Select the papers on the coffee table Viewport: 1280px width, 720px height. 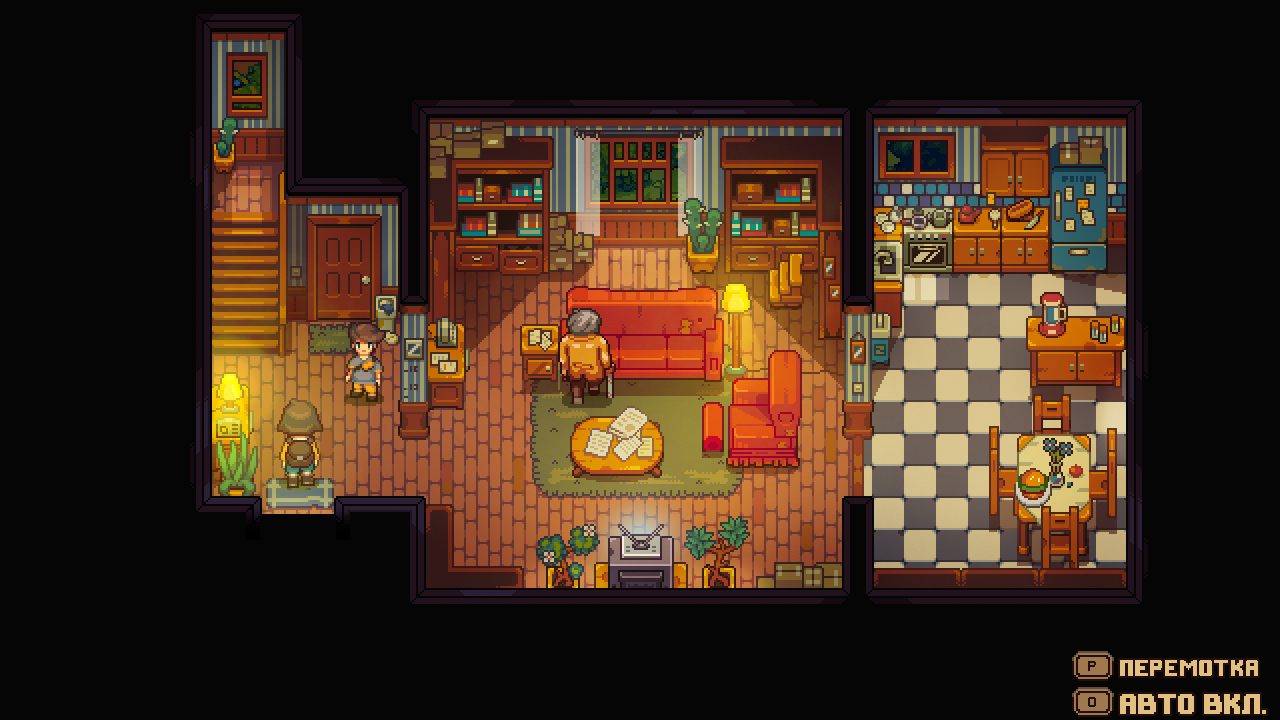coord(620,435)
